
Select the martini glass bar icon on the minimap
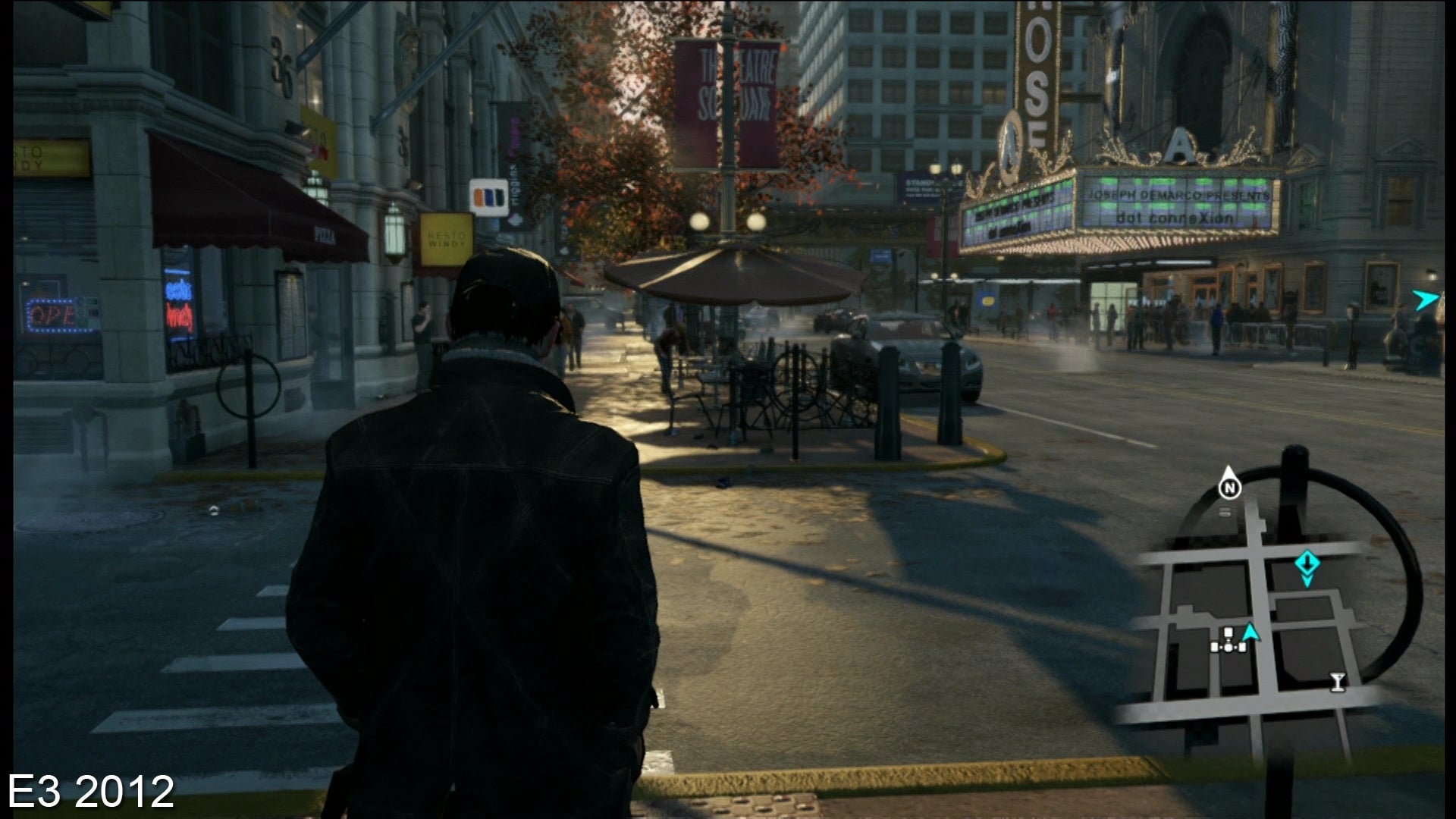point(1338,682)
